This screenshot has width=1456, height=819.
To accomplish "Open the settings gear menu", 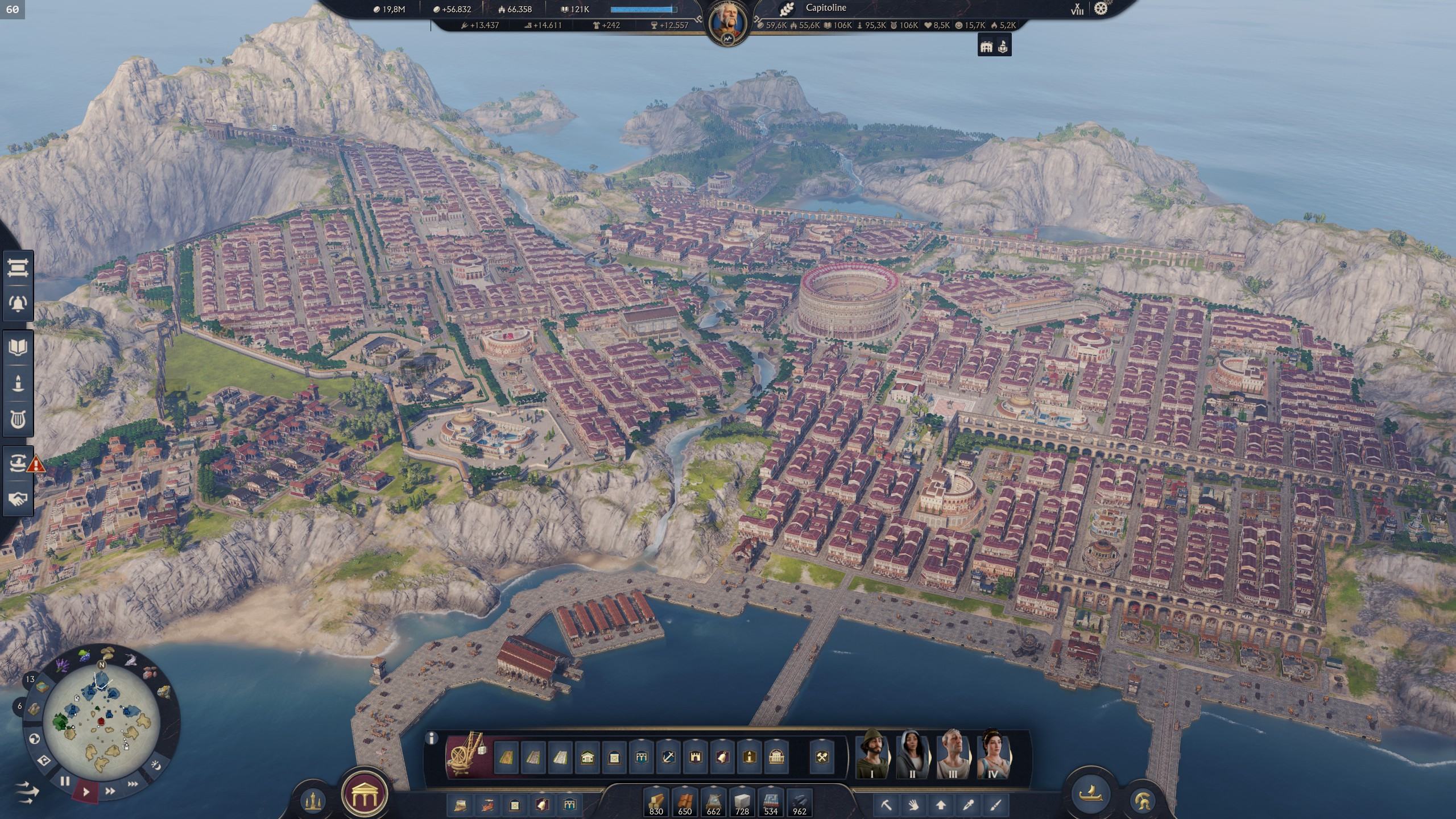I will tap(1101, 9).
